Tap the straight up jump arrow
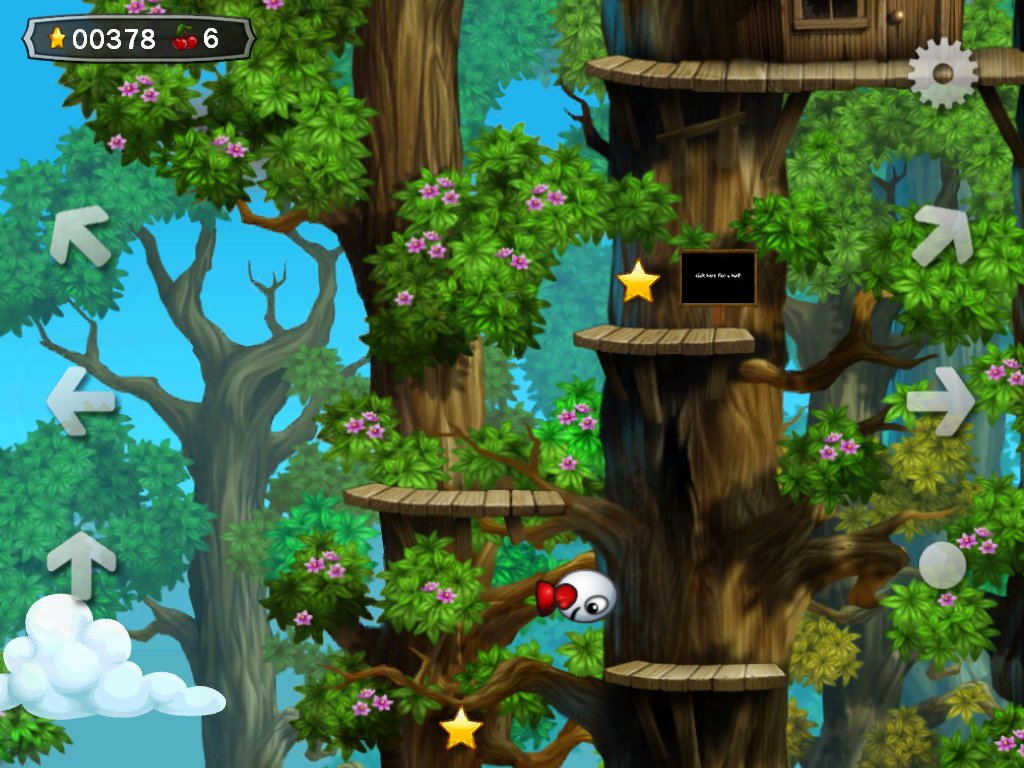 tap(81, 563)
